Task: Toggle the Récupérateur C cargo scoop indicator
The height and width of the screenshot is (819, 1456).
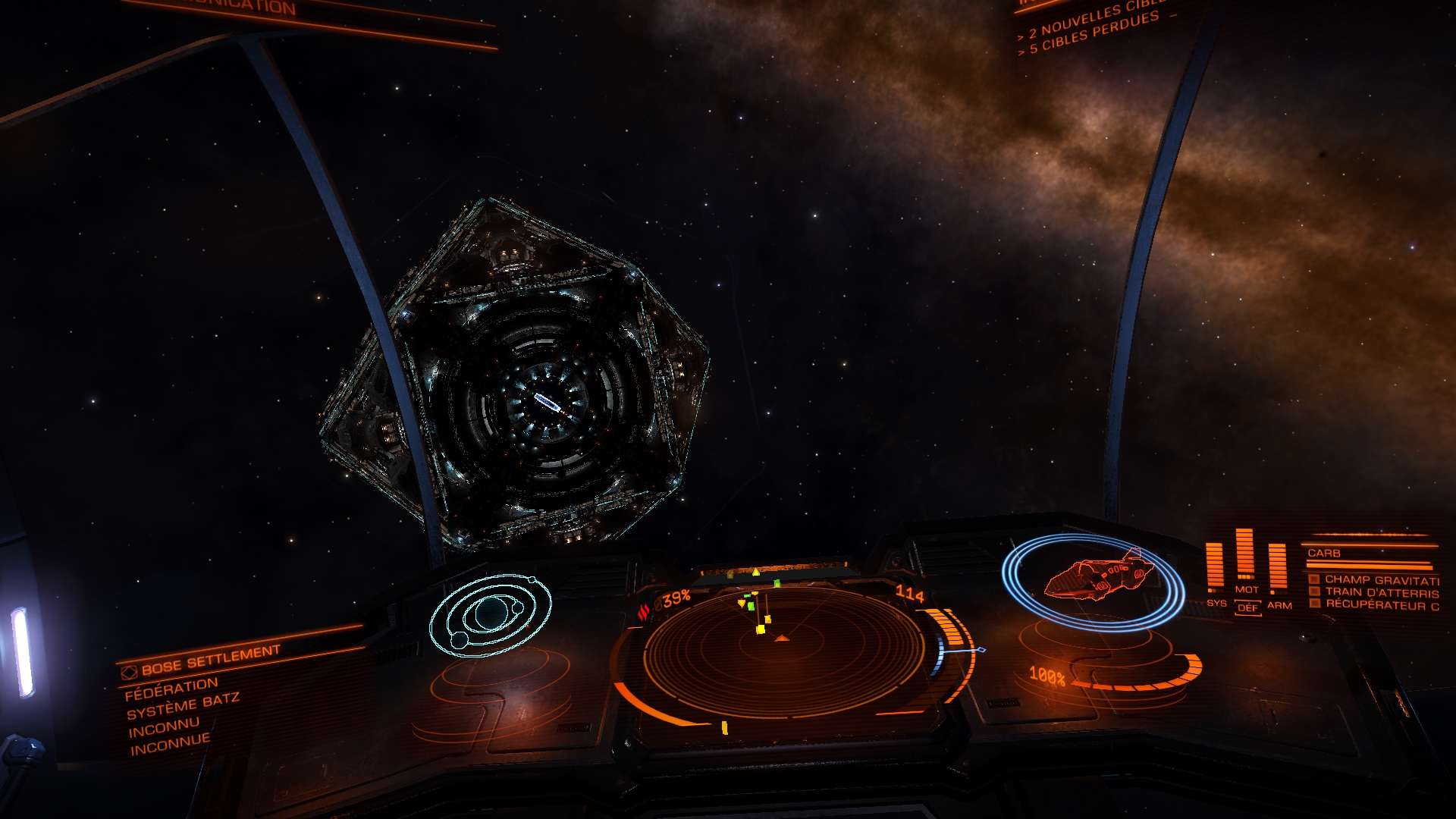Action: click(x=1373, y=605)
